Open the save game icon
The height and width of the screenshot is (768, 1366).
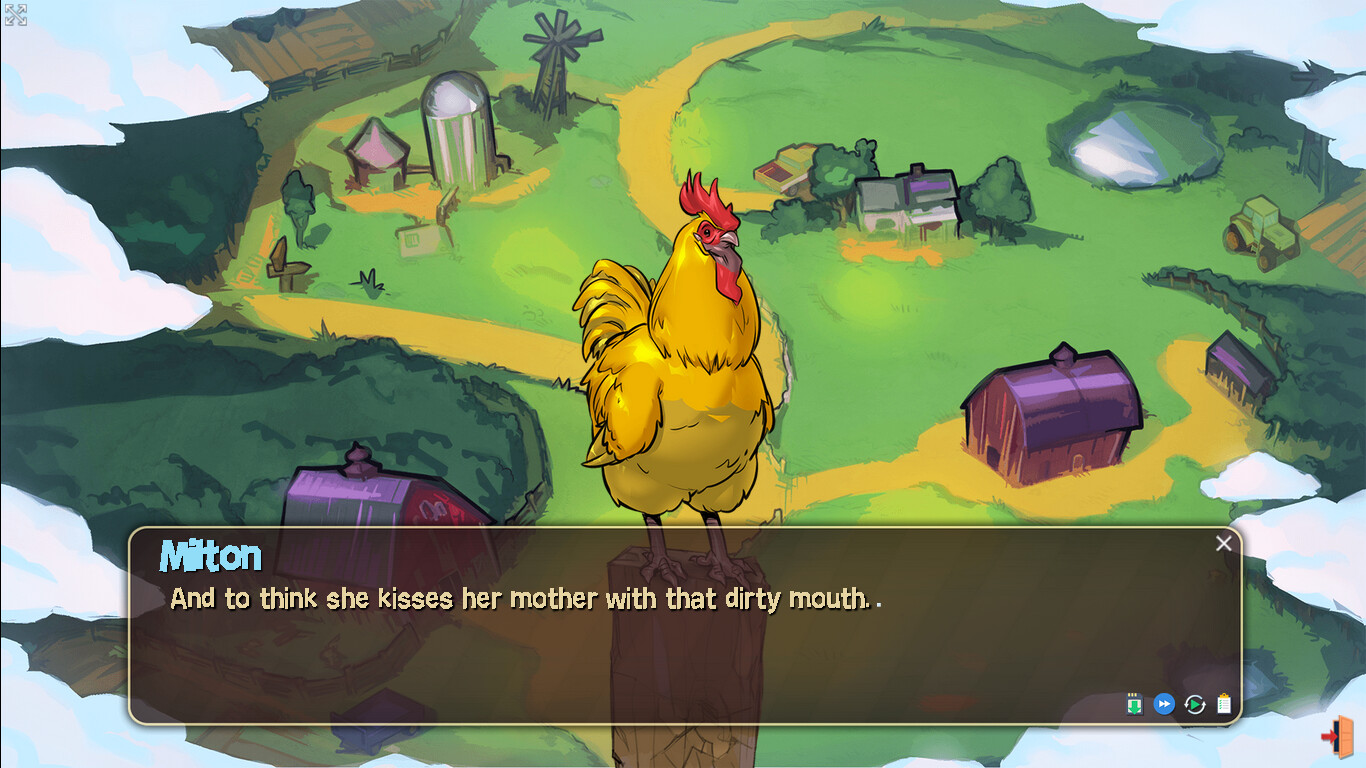point(1134,703)
